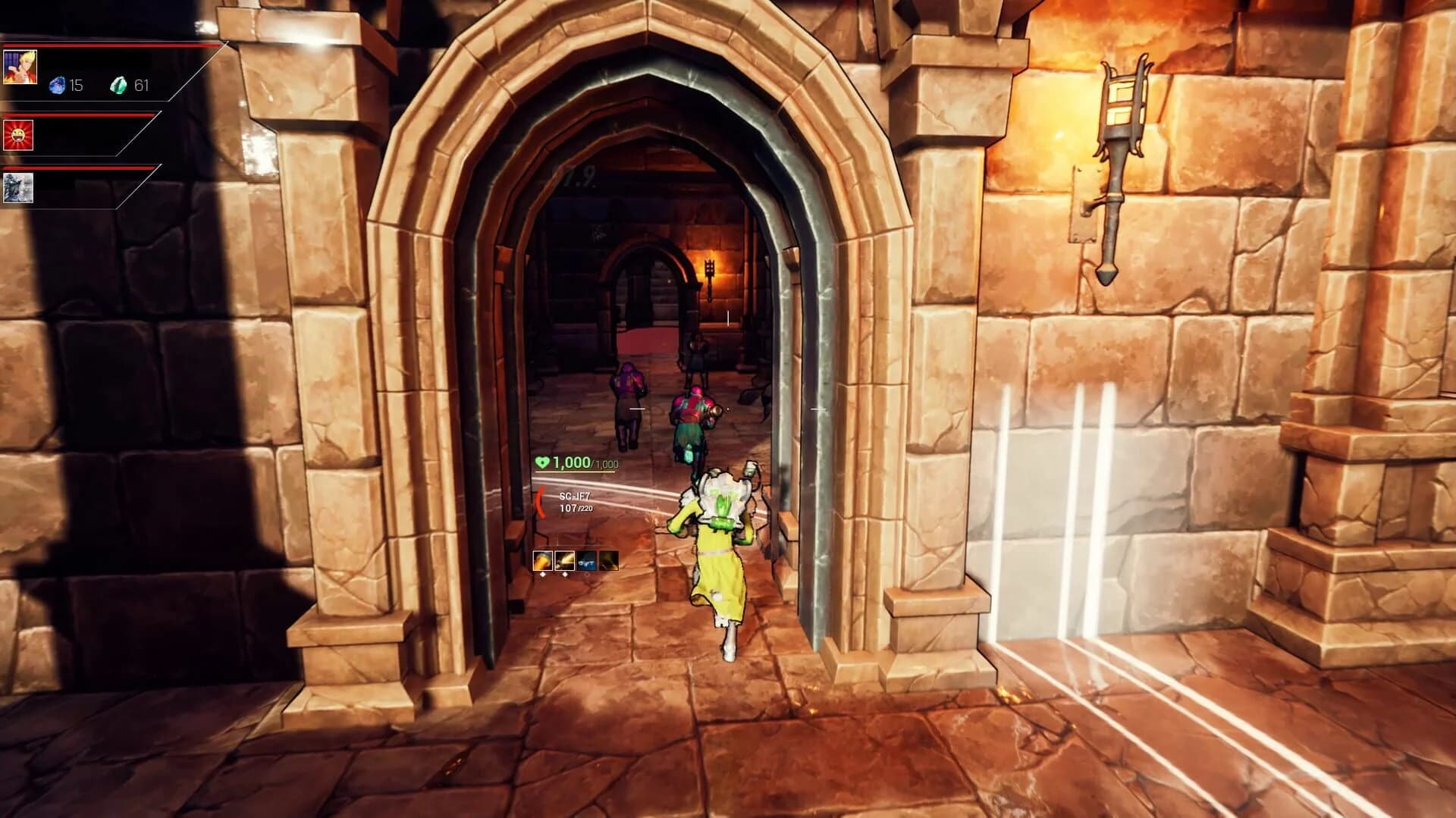Click the green emerald currency icon
The image size is (1456, 818).
pyautogui.click(x=119, y=85)
